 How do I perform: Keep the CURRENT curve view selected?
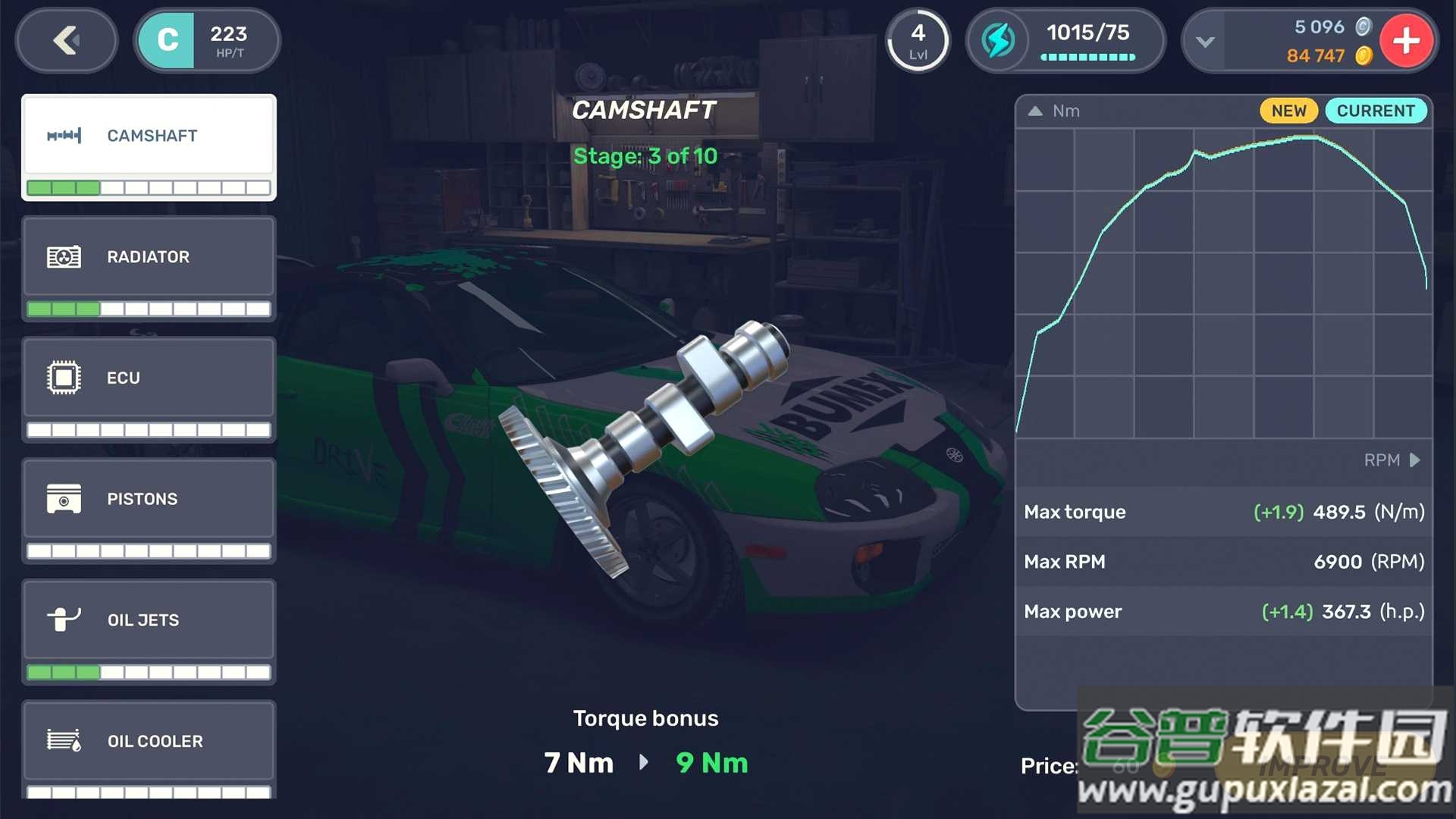pyautogui.click(x=1376, y=111)
